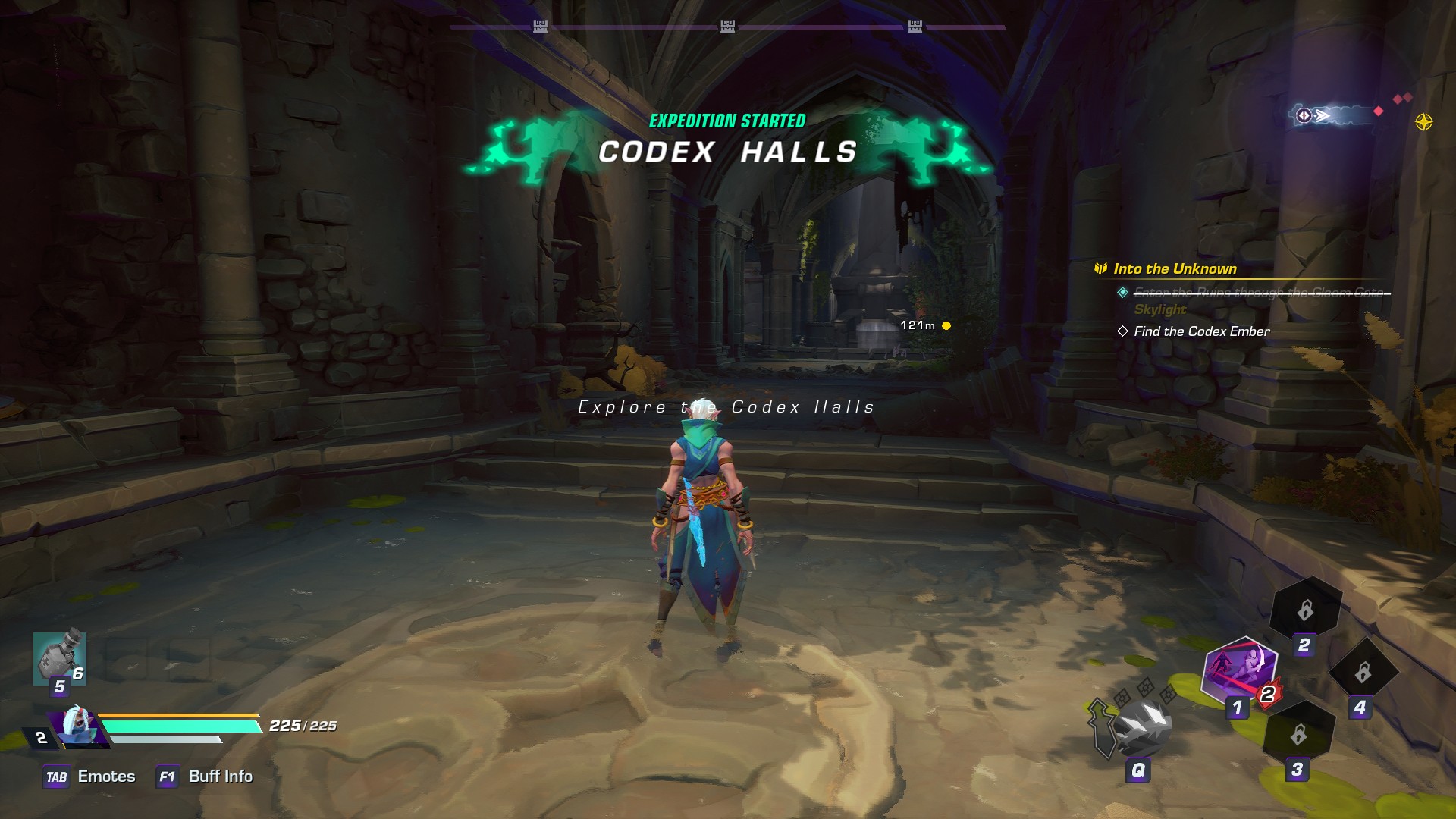Select the locked ability slot numbered 2
This screenshot has height=819, width=1456.
click(x=1305, y=610)
